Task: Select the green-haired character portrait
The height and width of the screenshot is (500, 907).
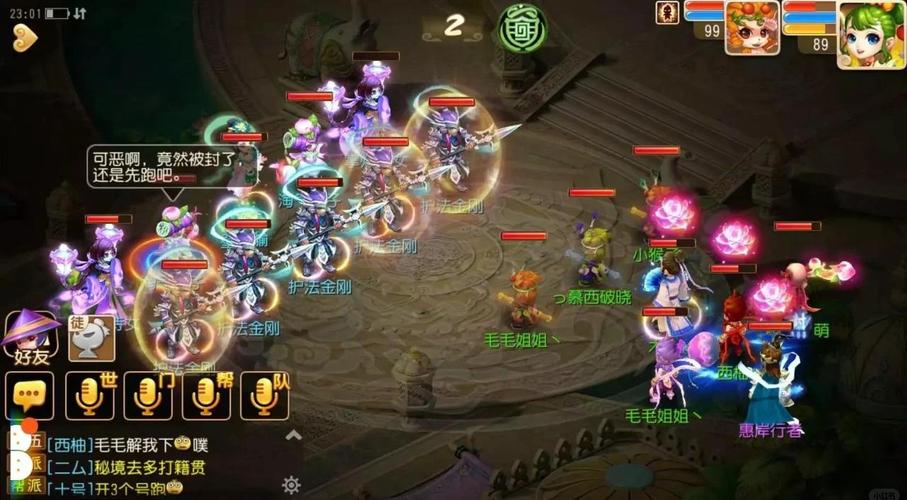Action: click(871, 35)
